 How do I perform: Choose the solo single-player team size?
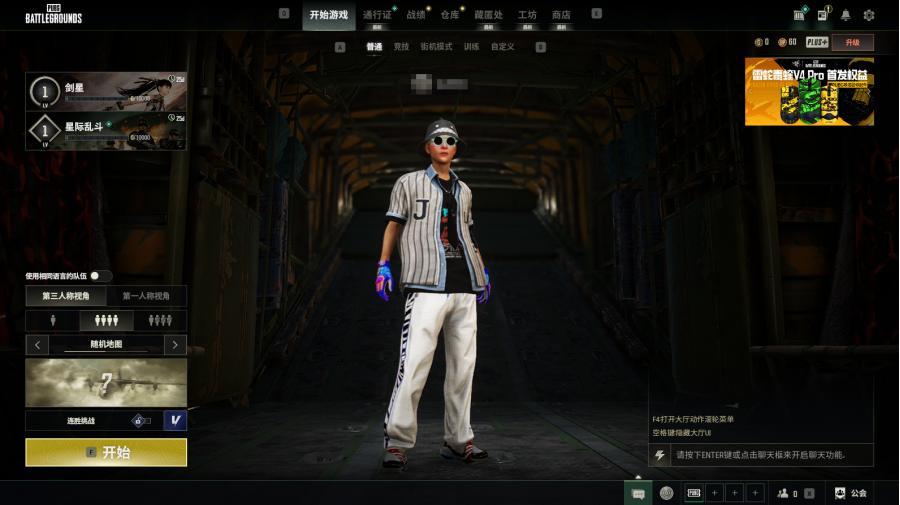point(53,320)
